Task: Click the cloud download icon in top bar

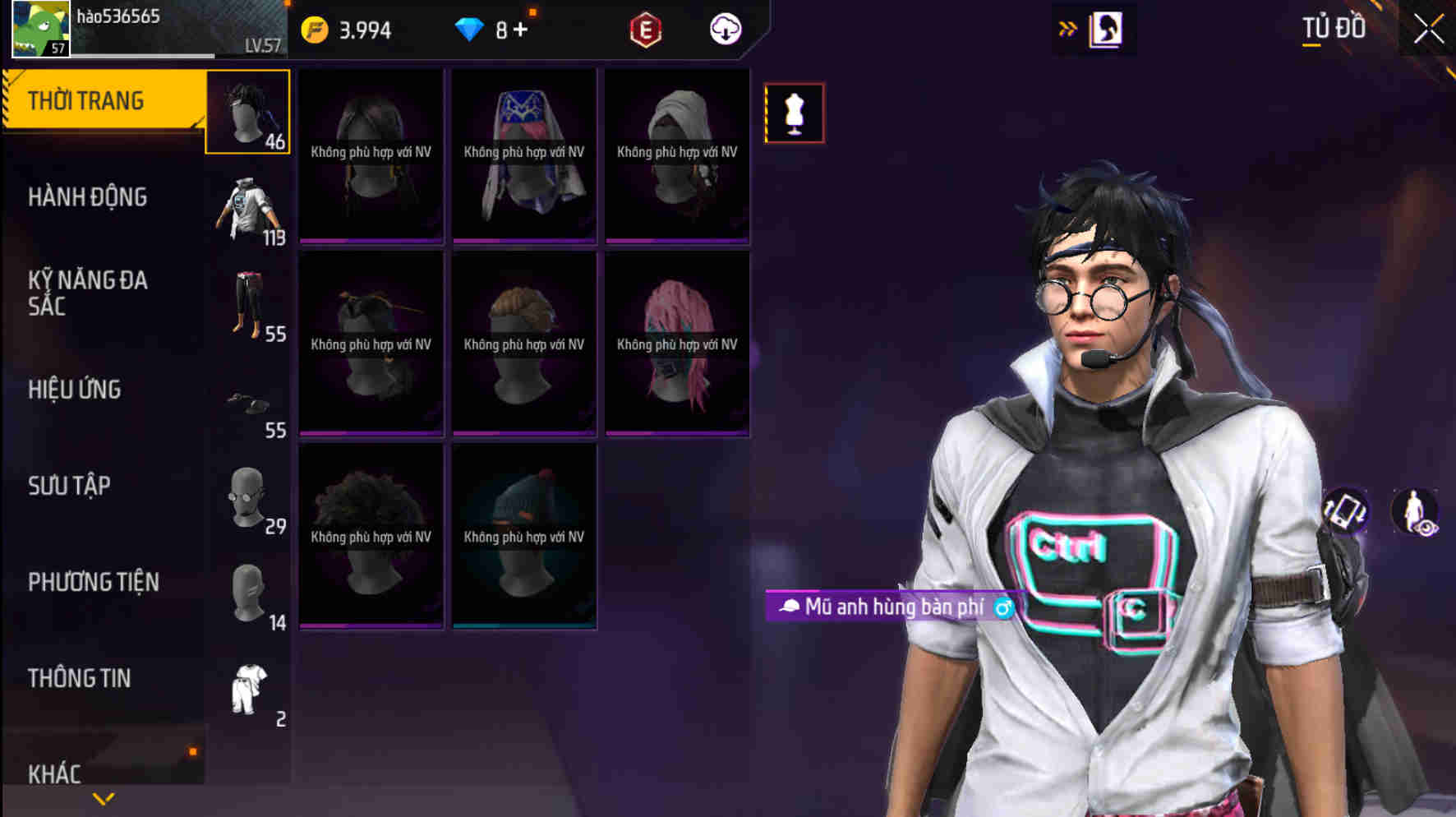Action: point(724,30)
